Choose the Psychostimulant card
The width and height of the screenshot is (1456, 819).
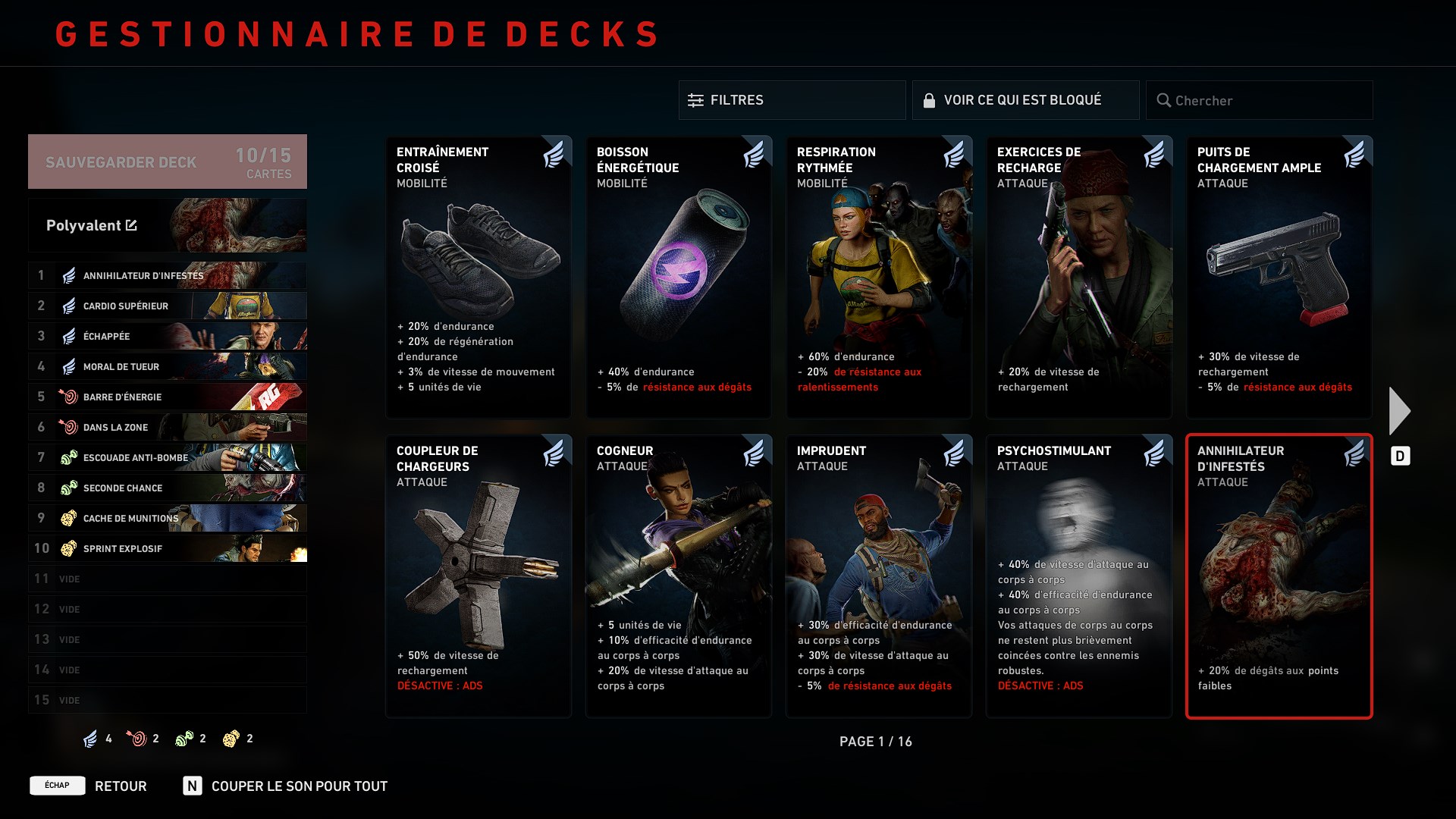click(1079, 576)
